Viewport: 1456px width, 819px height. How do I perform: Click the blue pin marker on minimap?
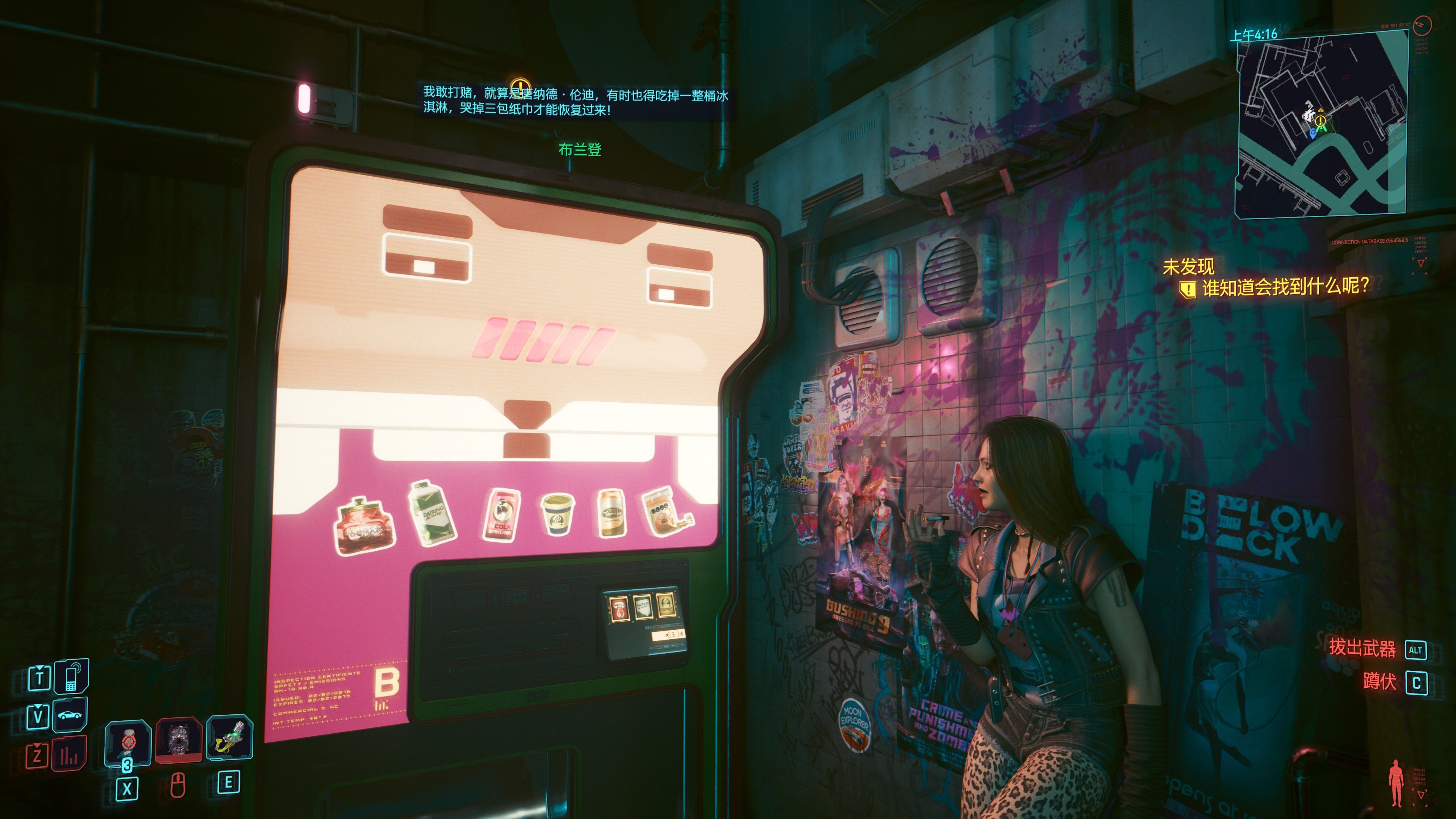(x=1312, y=133)
